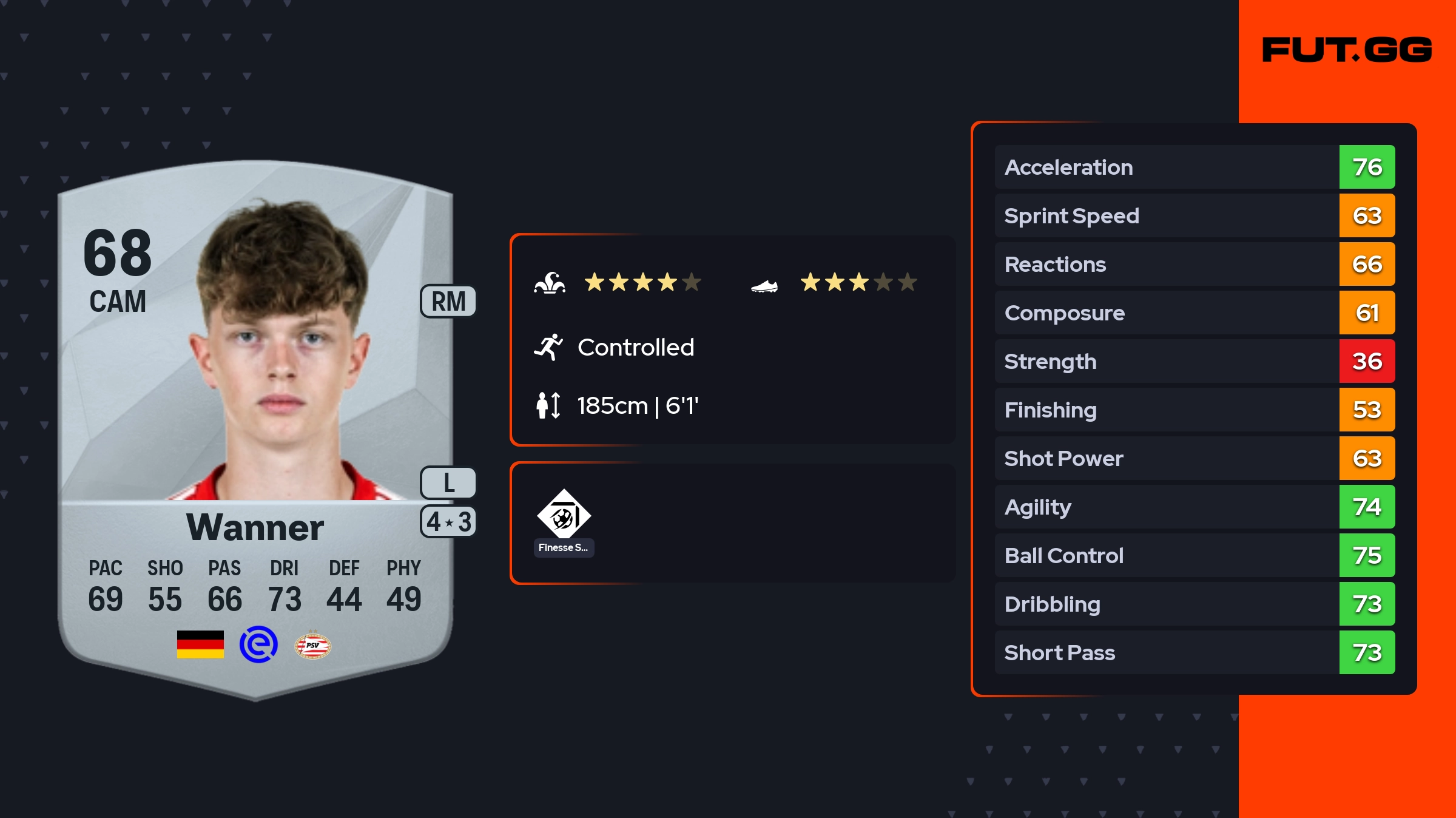The width and height of the screenshot is (1456, 818).
Task: Click the Eredivisie league logo
Action: click(258, 644)
